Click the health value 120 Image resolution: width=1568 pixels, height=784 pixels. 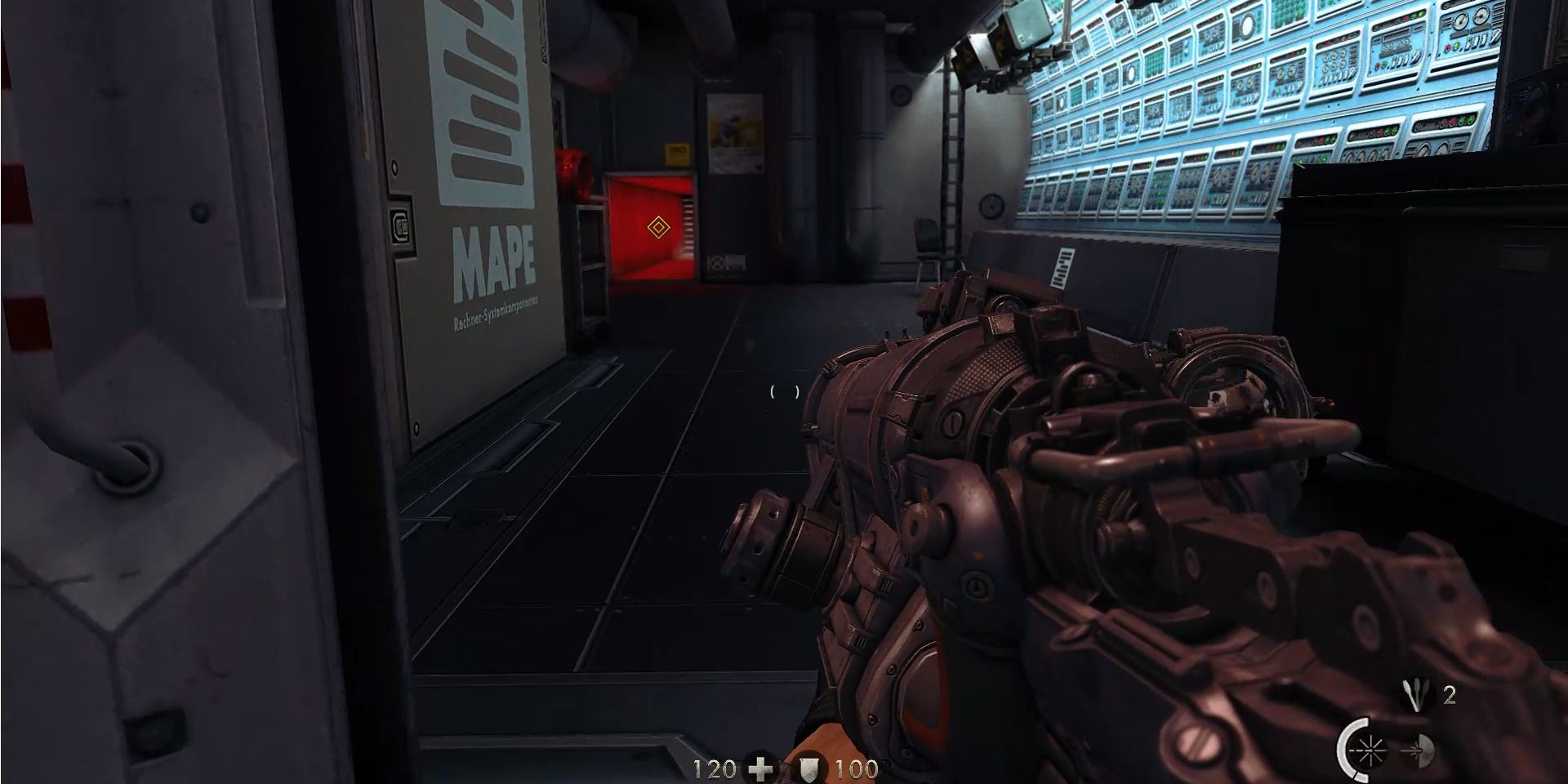(x=714, y=770)
